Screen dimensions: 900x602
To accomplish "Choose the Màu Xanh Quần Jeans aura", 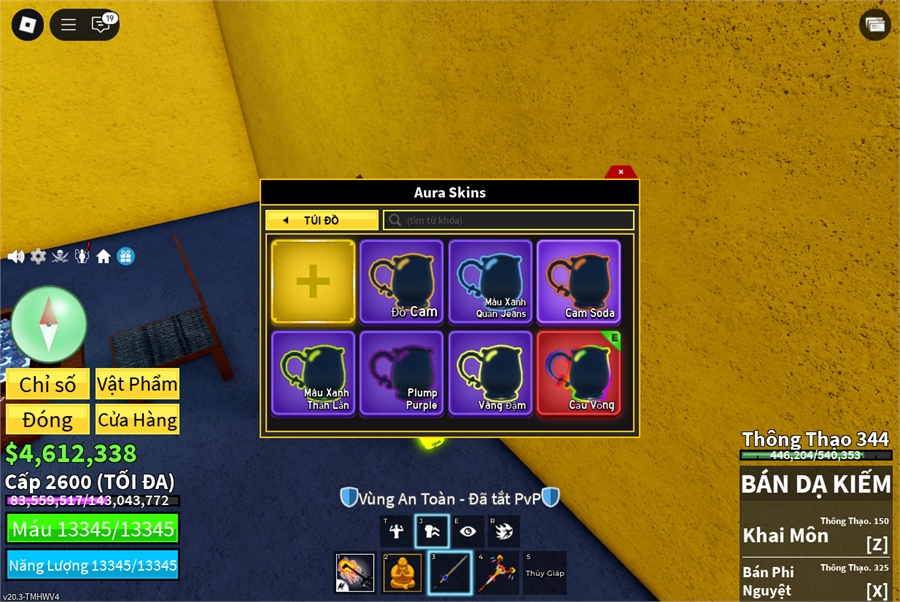I will tap(490, 282).
